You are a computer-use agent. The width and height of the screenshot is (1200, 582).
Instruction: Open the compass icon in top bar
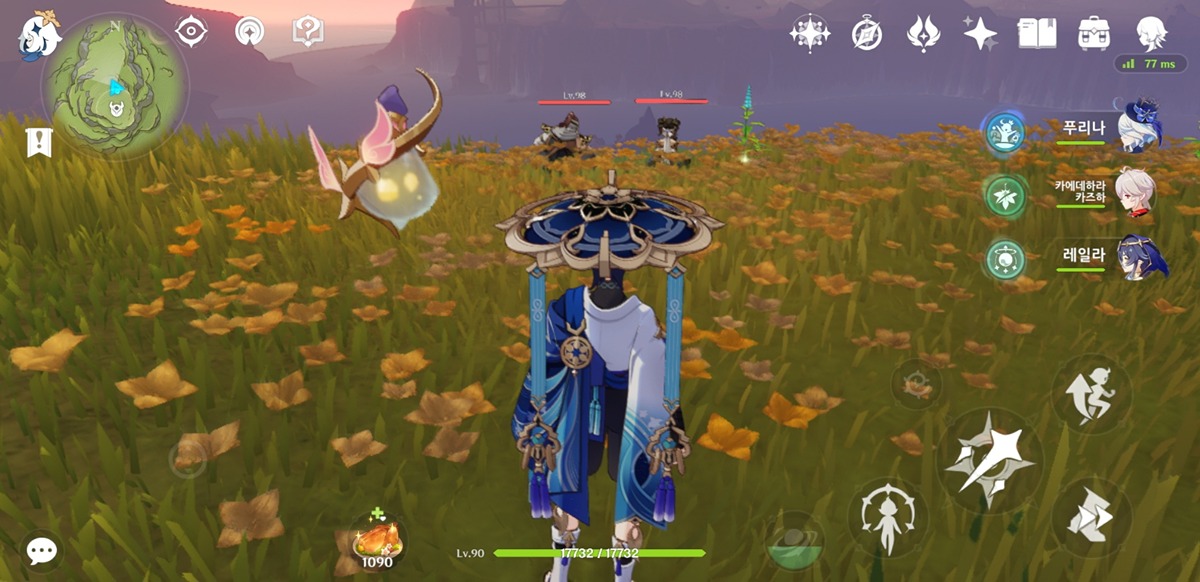[x=866, y=33]
